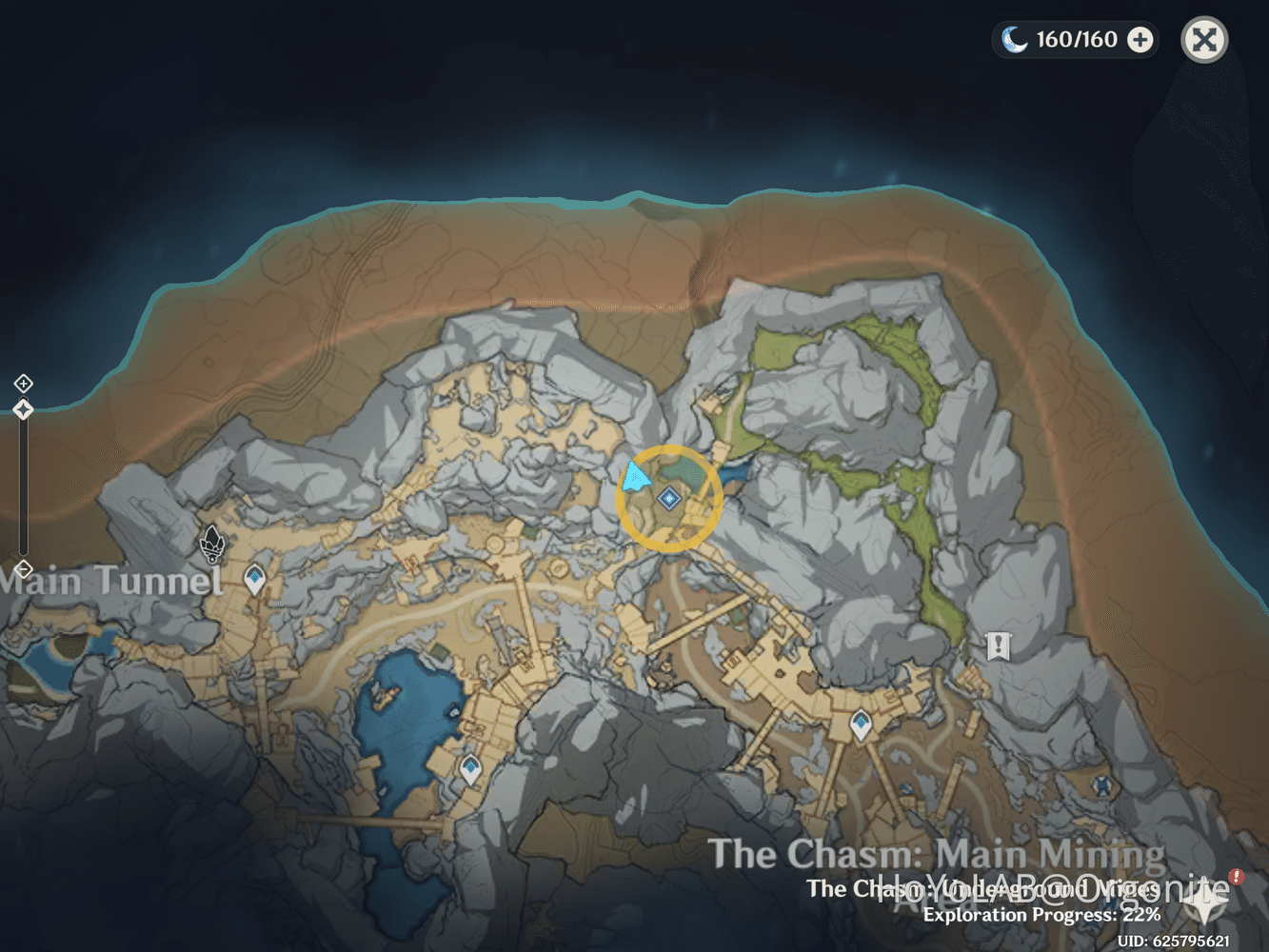Click the blue marker on the bottom-right cliffside

coord(1100,786)
